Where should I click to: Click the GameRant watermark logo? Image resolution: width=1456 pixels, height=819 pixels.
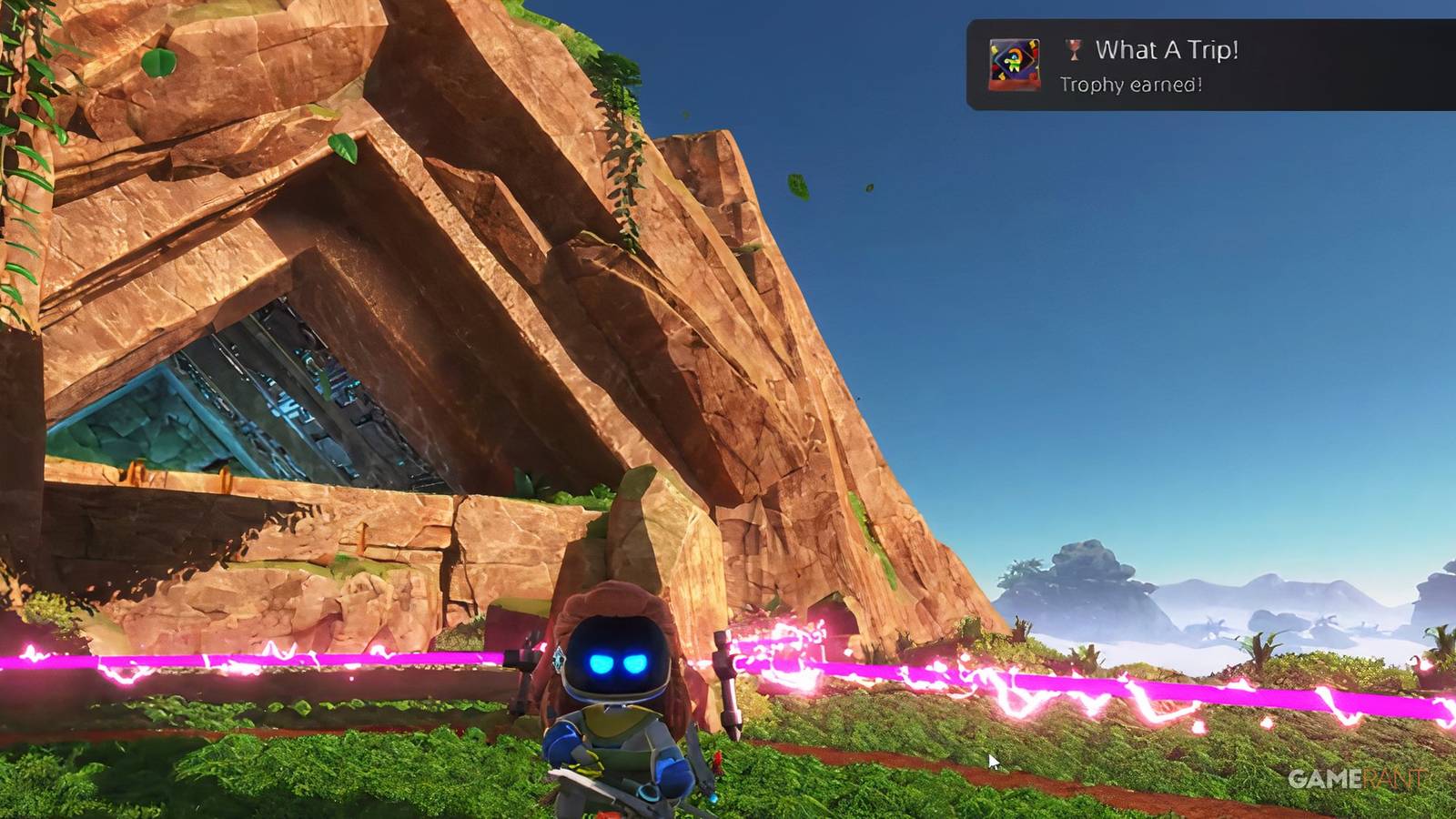(1354, 778)
